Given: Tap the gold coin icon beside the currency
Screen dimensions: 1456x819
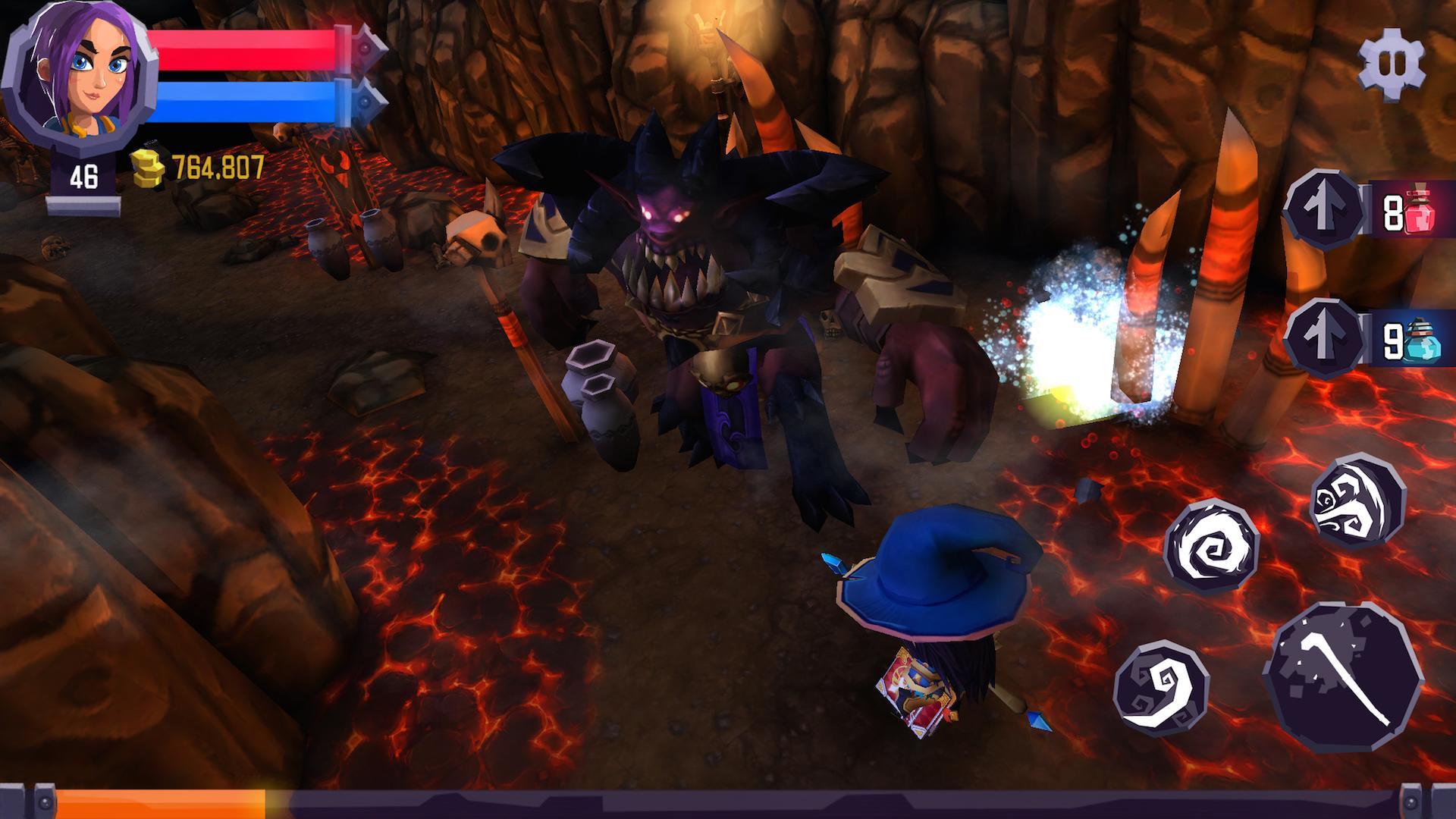Looking at the screenshot, I should tap(146, 167).
